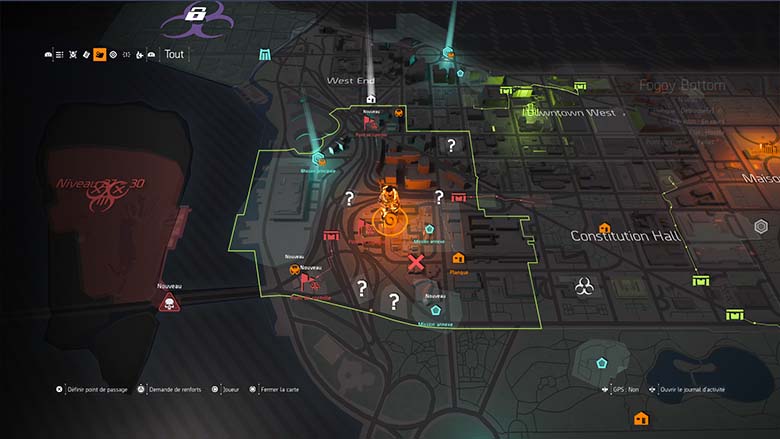Select the red skull triangle marker
Image resolution: width=780 pixels, height=439 pixels.
(169, 302)
